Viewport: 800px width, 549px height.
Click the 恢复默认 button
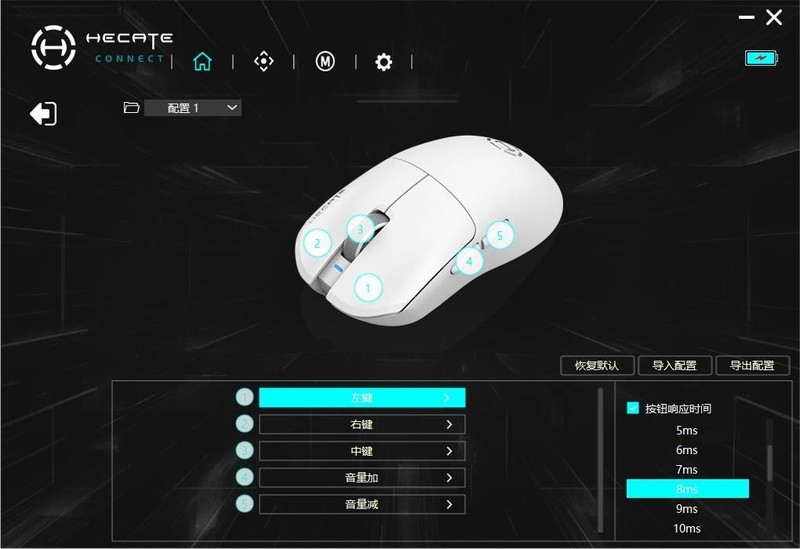[597, 366]
